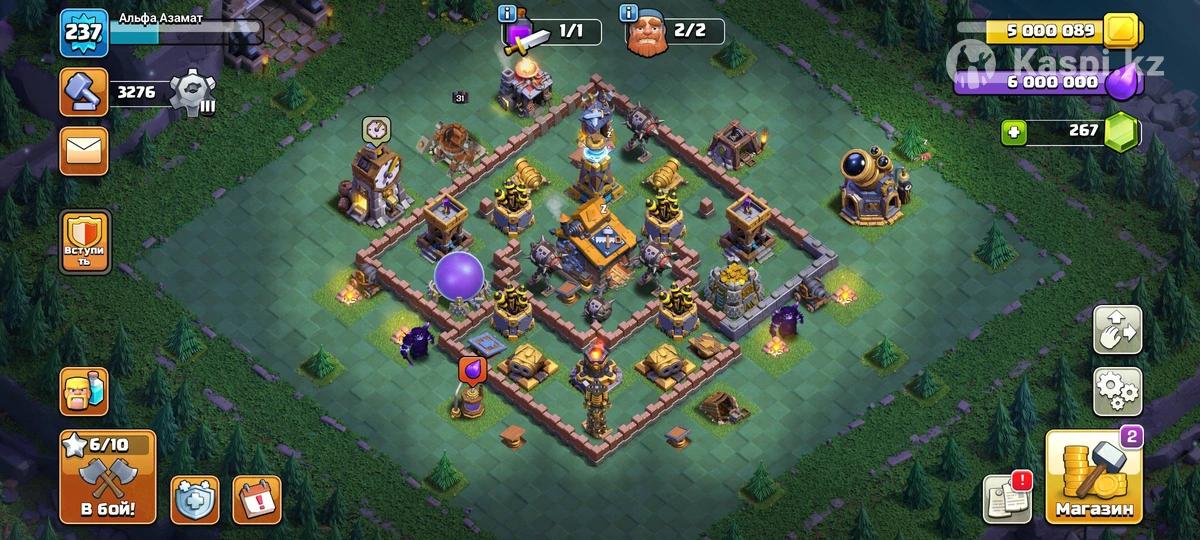The height and width of the screenshot is (540, 1200).
Task: Open the mail envelope inbox
Action: (x=84, y=151)
